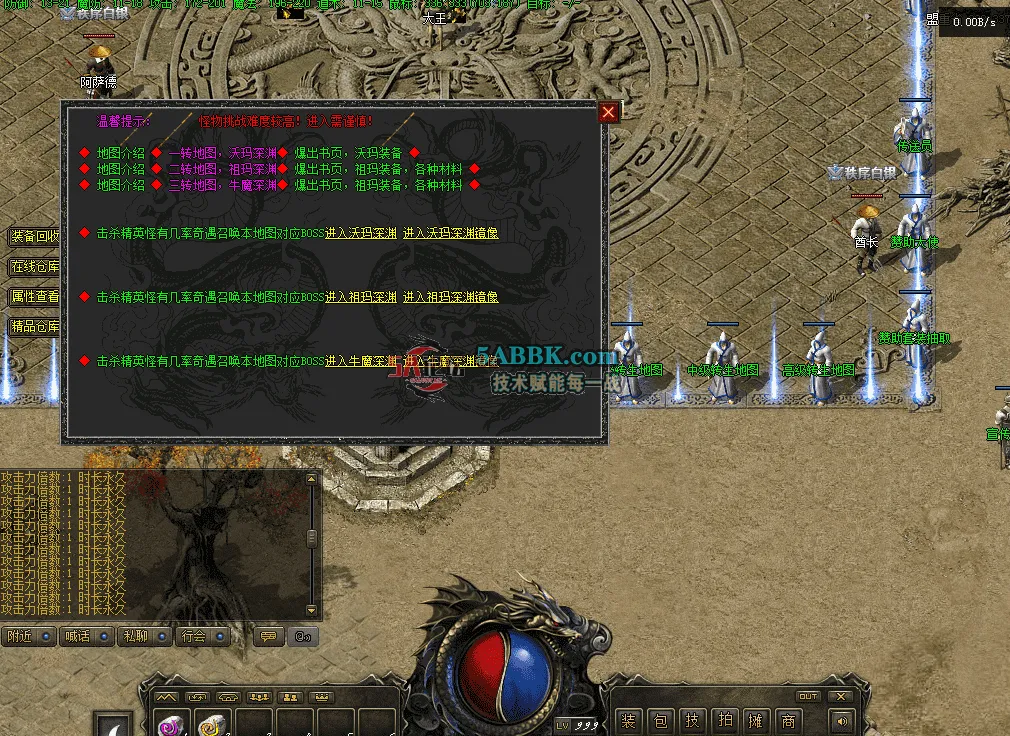Show the 属性查看 attribute viewer
The width and height of the screenshot is (1010, 736).
click(x=35, y=297)
